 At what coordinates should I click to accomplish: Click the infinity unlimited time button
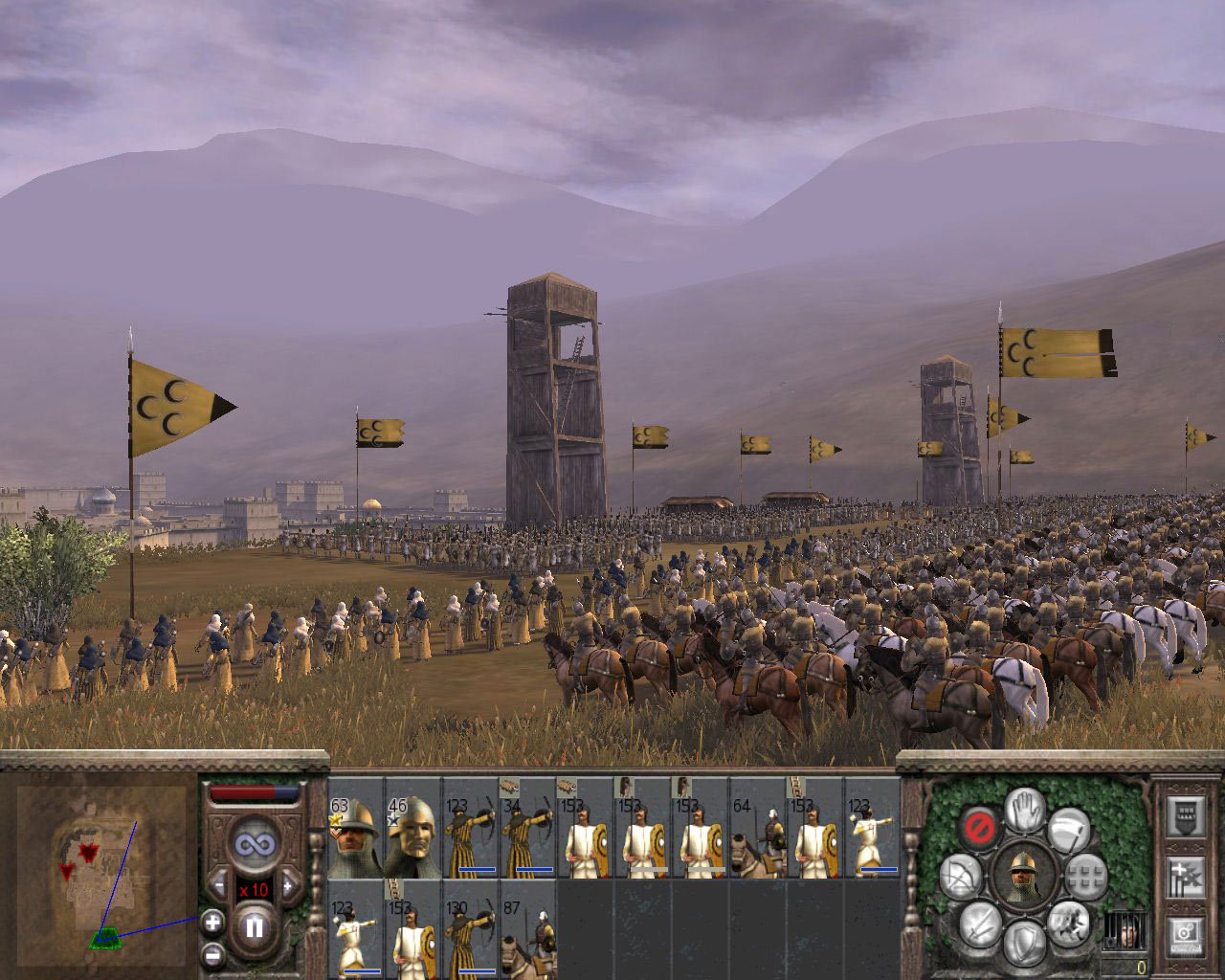(x=256, y=843)
